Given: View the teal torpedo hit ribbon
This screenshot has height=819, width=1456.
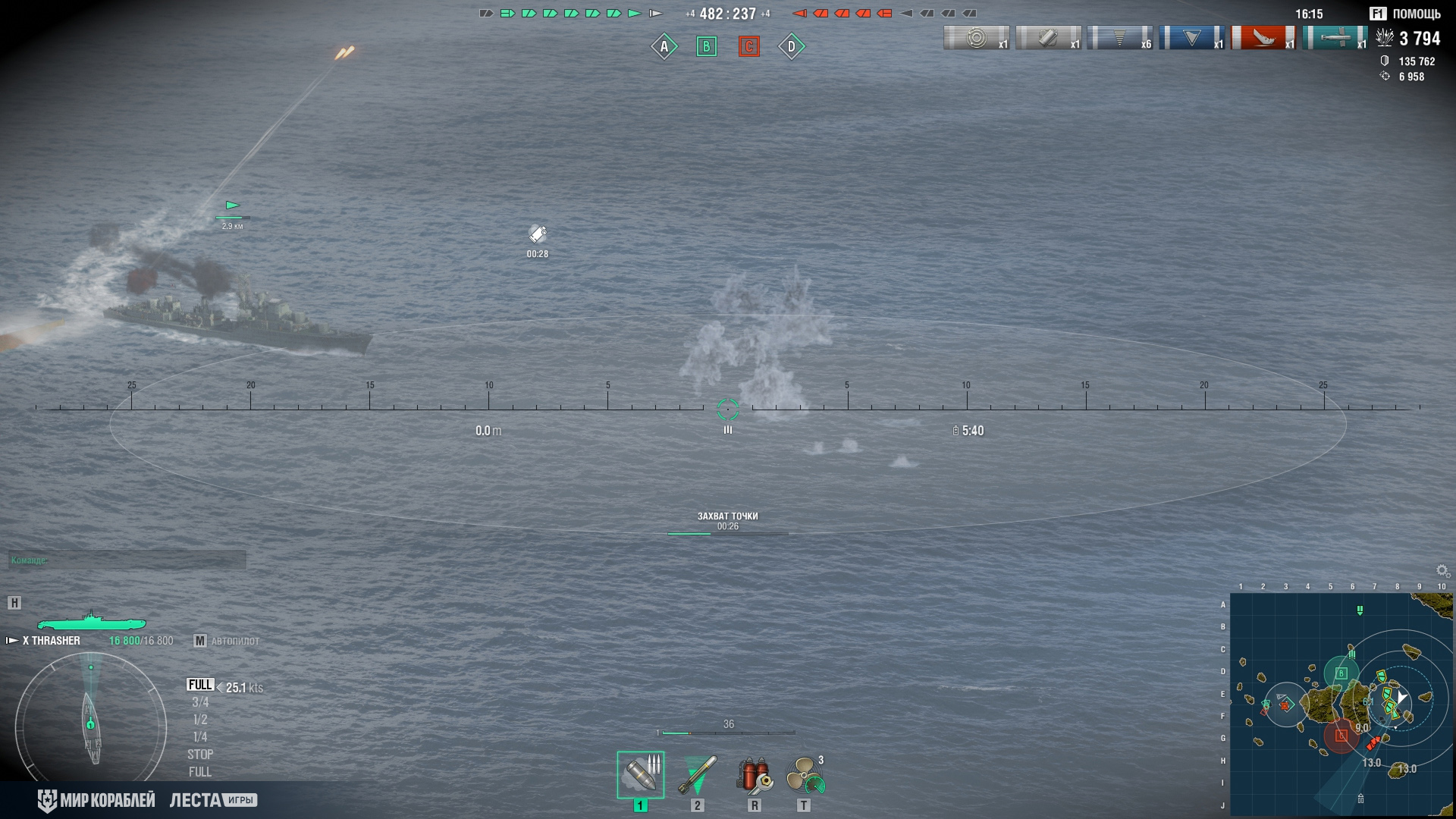Looking at the screenshot, I should point(1335,37).
